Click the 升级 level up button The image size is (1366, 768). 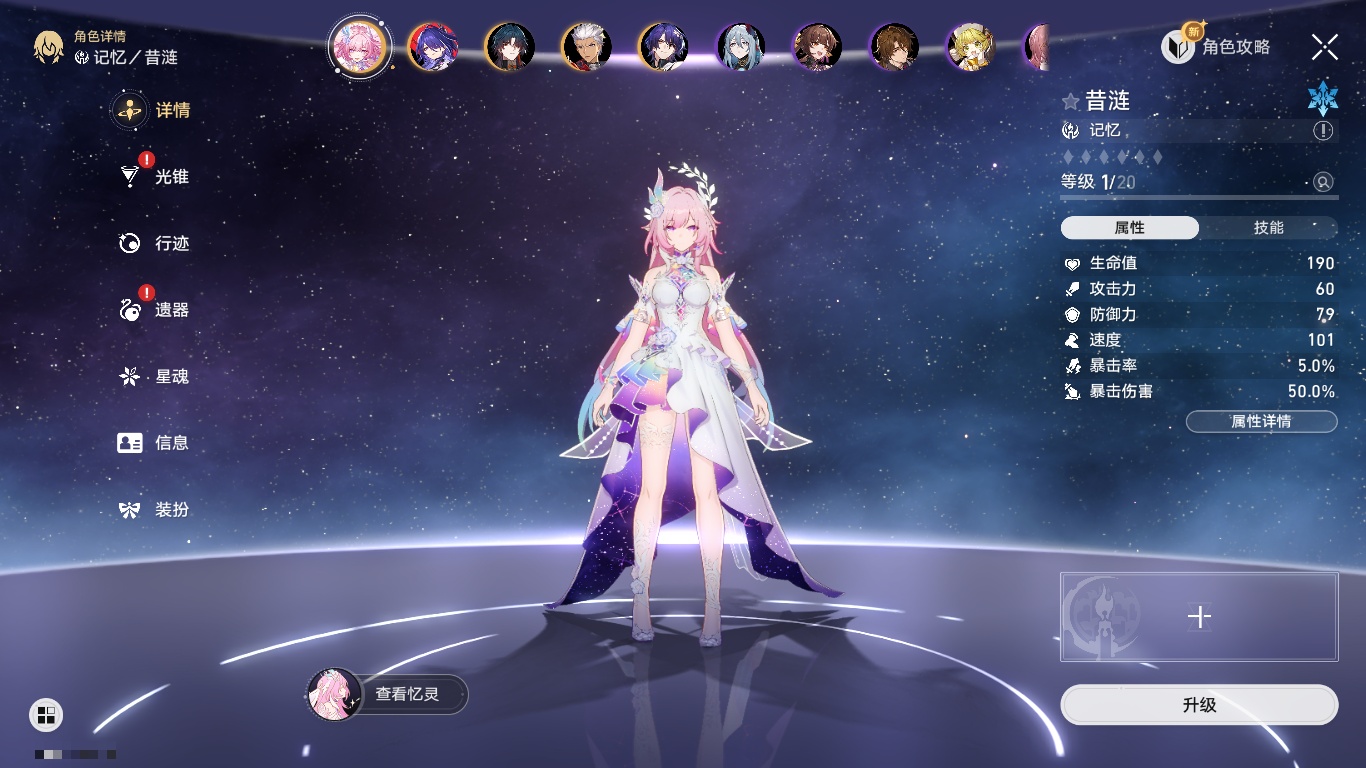(x=1199, y=705)
